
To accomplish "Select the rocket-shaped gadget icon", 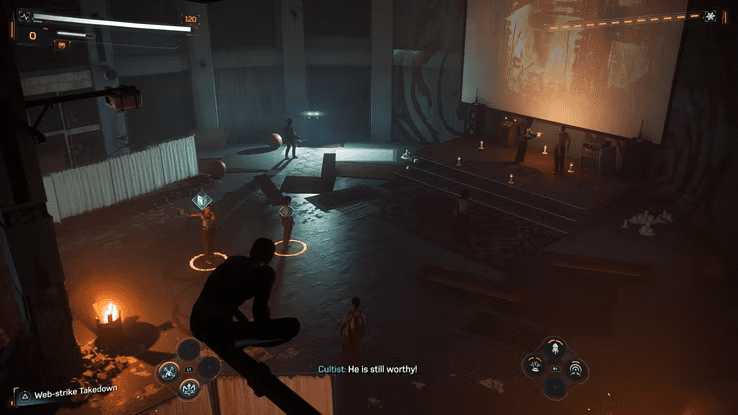I will (x=555, y=348).
